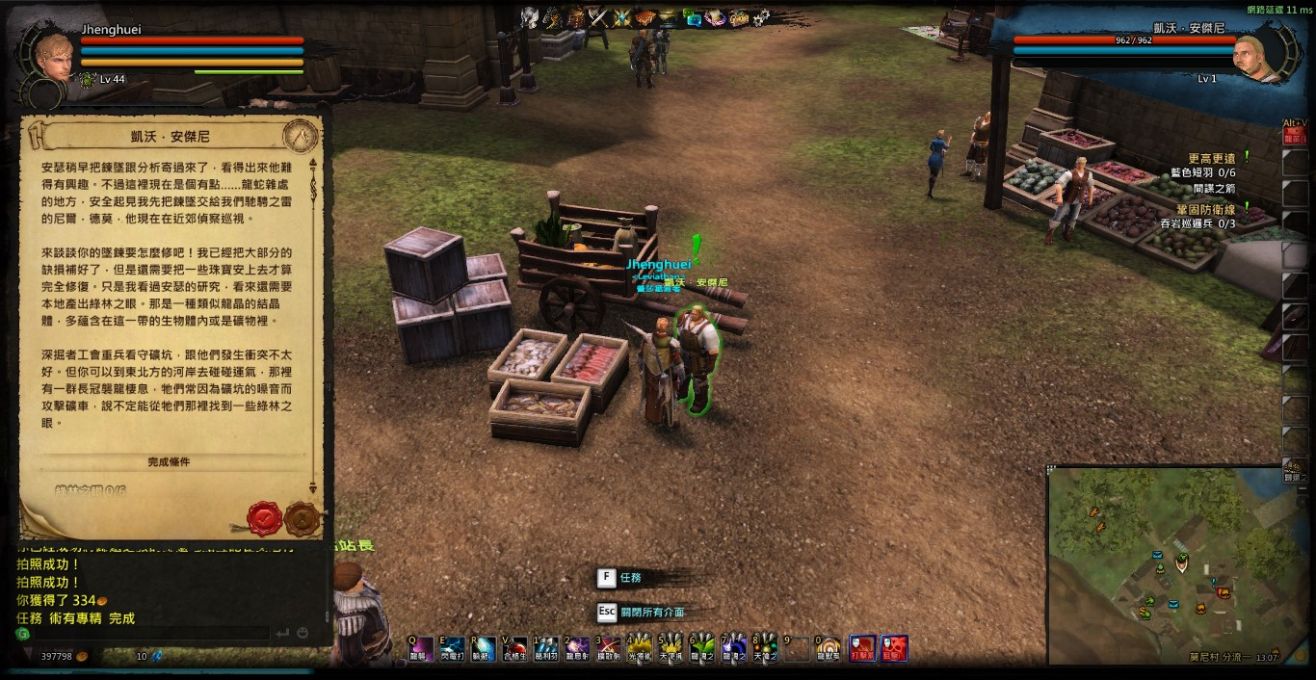This screenshot has width=1316, height=680.
Task: Cast the slot 6 green claw skill
Action: (x=702, y=649)
